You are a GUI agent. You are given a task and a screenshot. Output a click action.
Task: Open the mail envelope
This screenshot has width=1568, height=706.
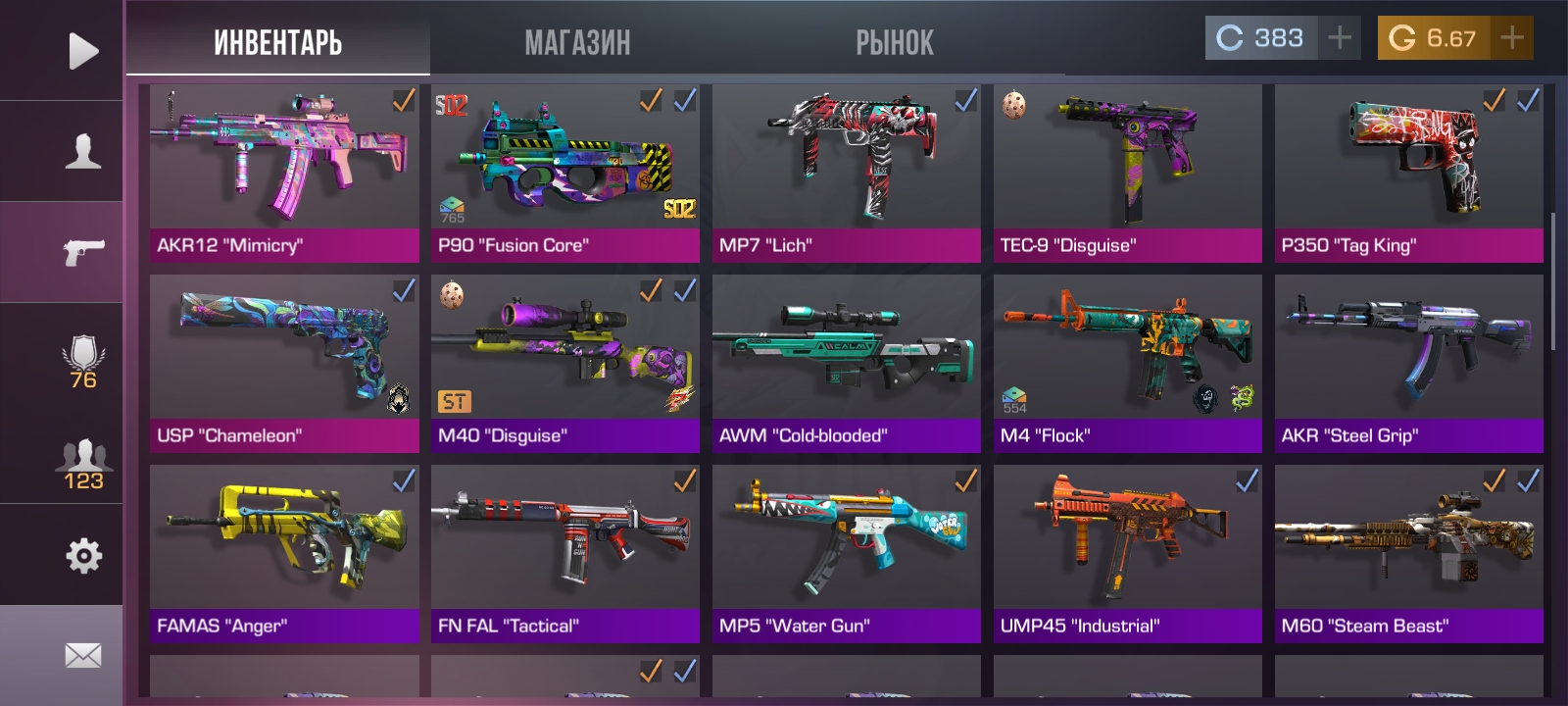point(82,655)
